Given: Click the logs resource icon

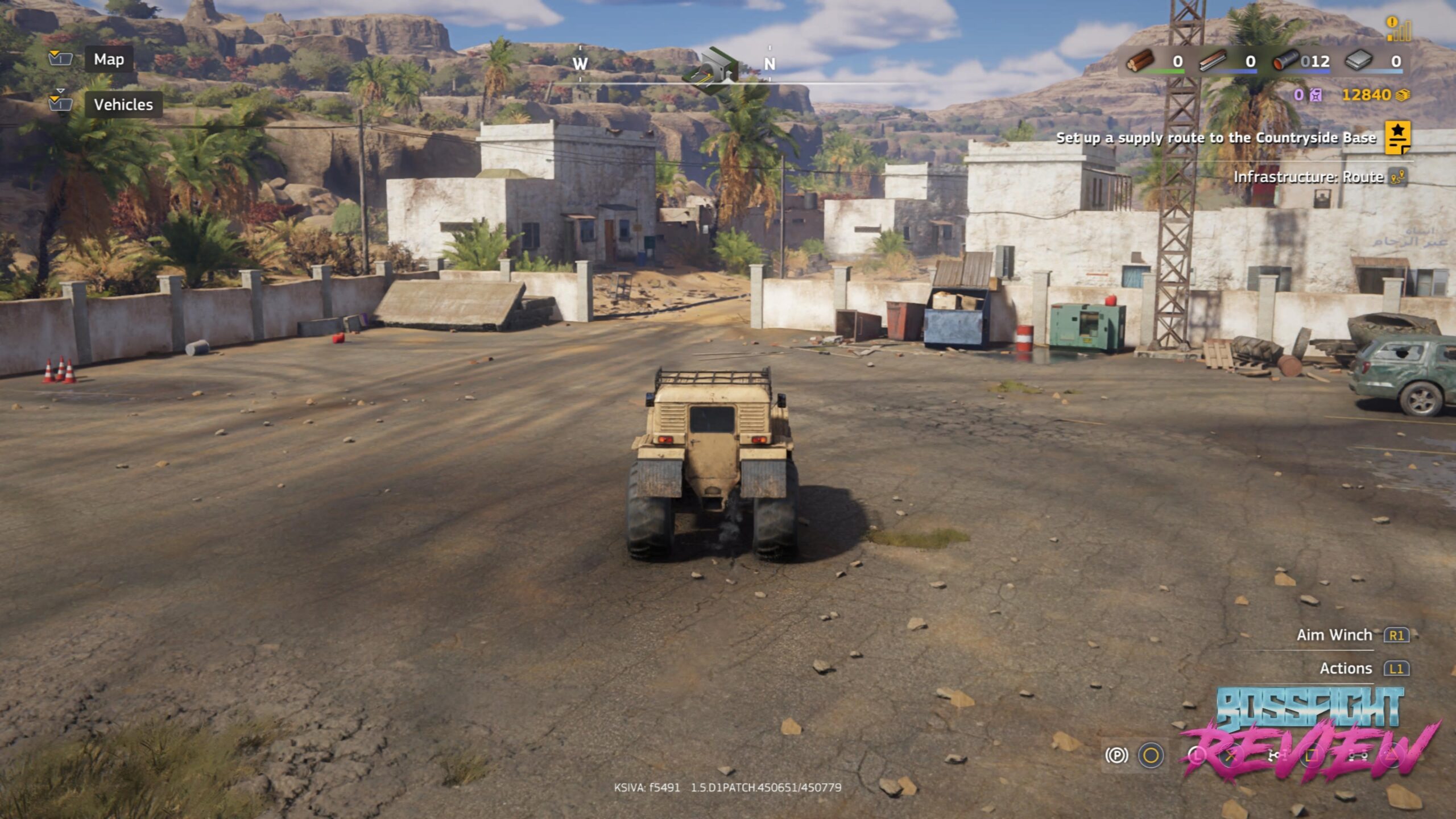Looking at the screenshot, I should 1141,61.
